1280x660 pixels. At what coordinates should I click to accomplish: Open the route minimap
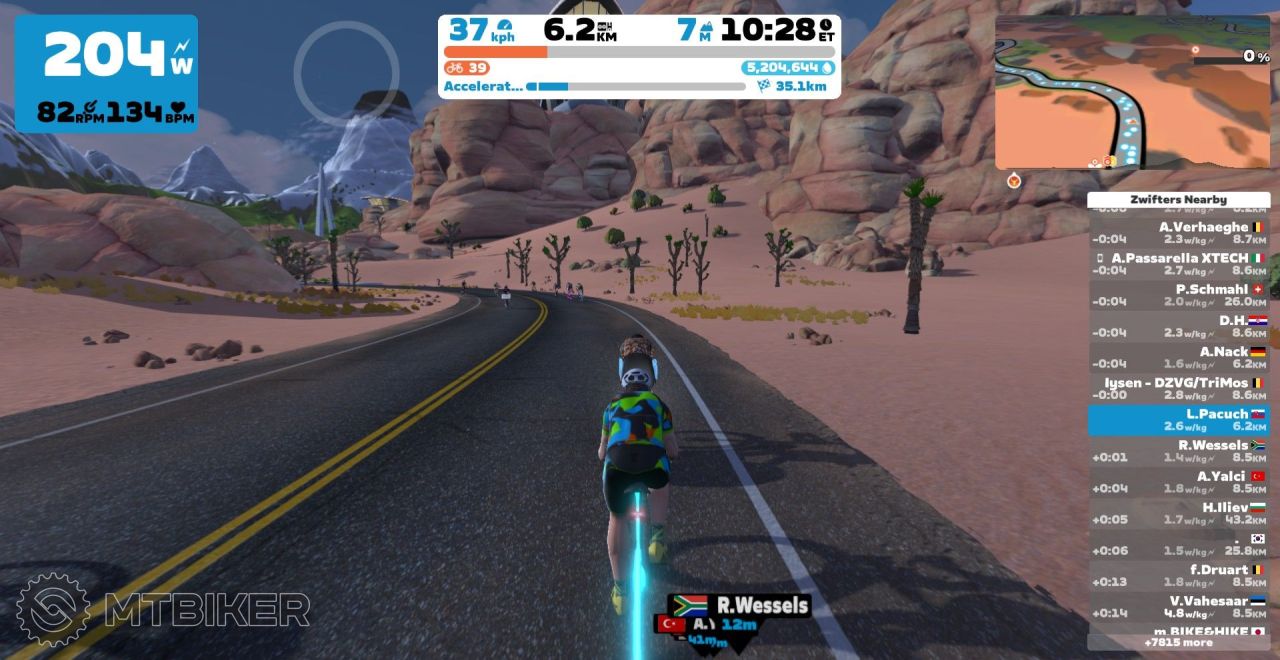pos(1132,92)
